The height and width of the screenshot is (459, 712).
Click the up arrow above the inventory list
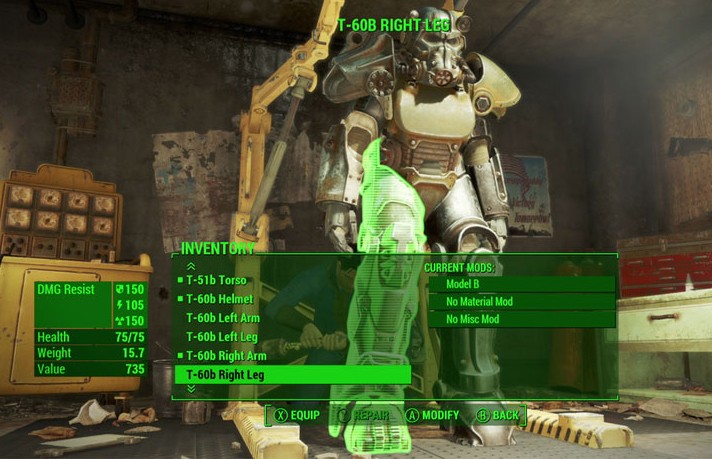pos(191,266)
